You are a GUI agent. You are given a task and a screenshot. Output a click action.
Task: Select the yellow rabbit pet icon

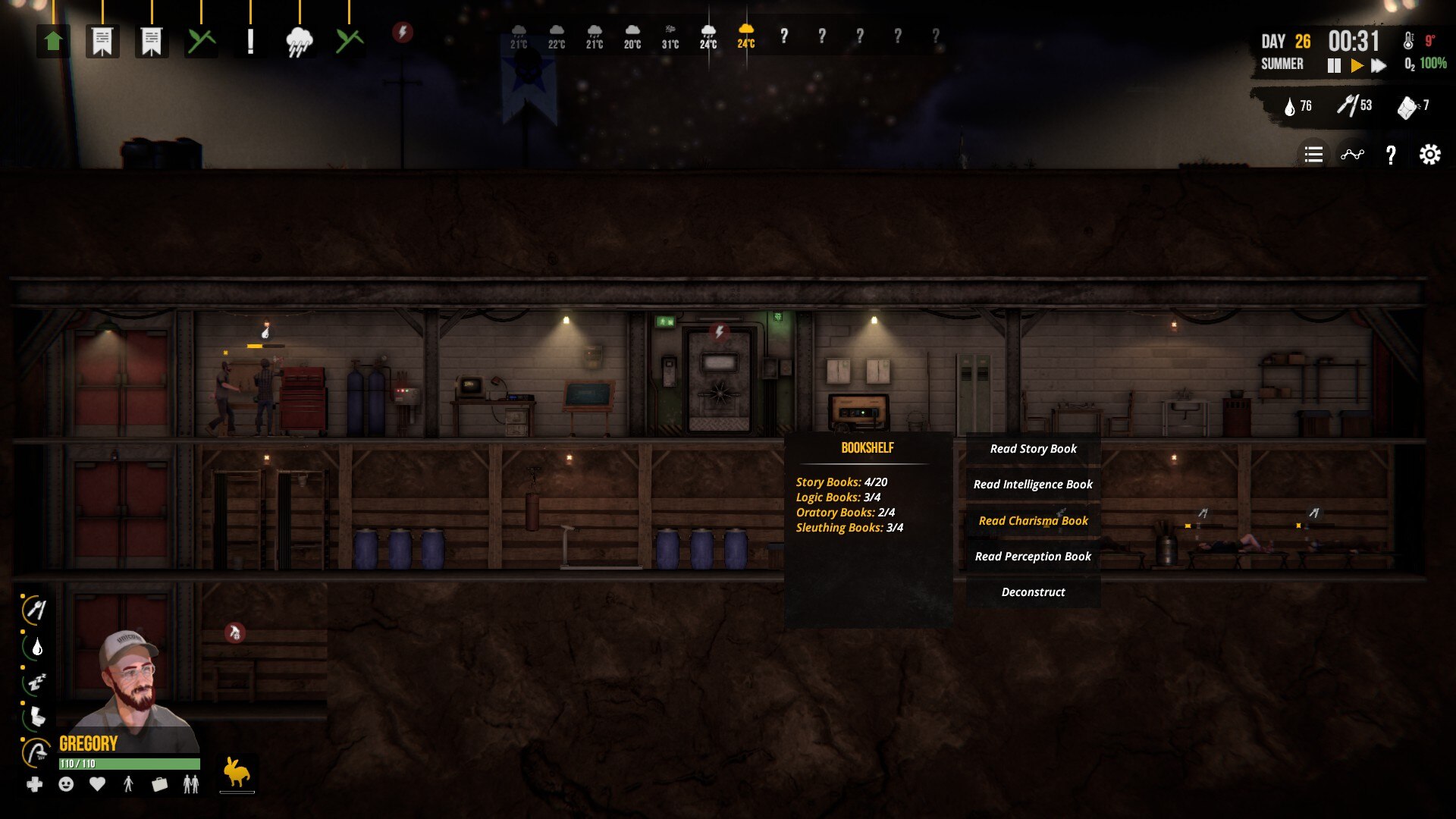click(237, 773)
